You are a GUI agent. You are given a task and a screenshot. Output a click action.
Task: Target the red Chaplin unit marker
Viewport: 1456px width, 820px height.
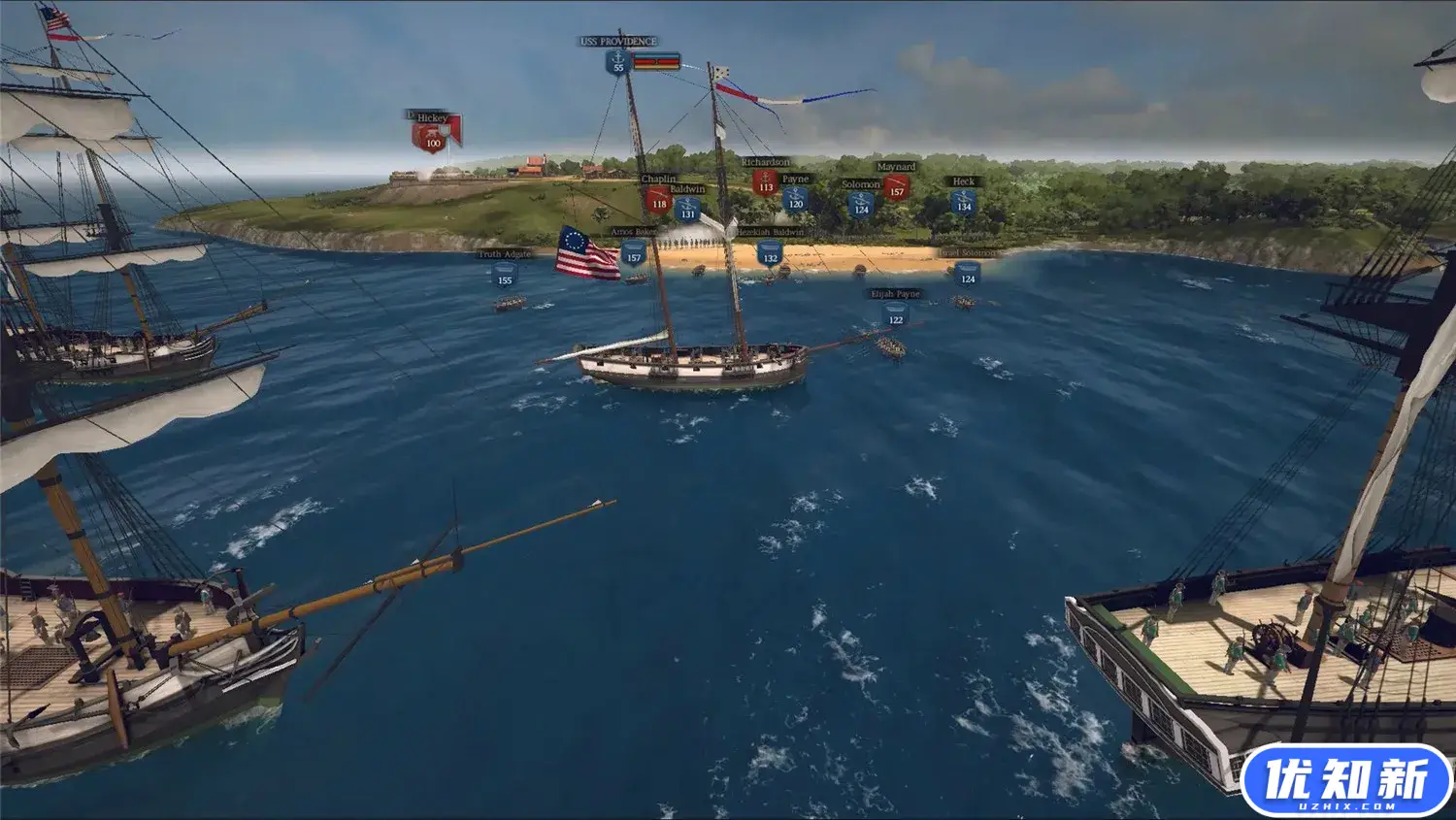click(x=659, y=200)
